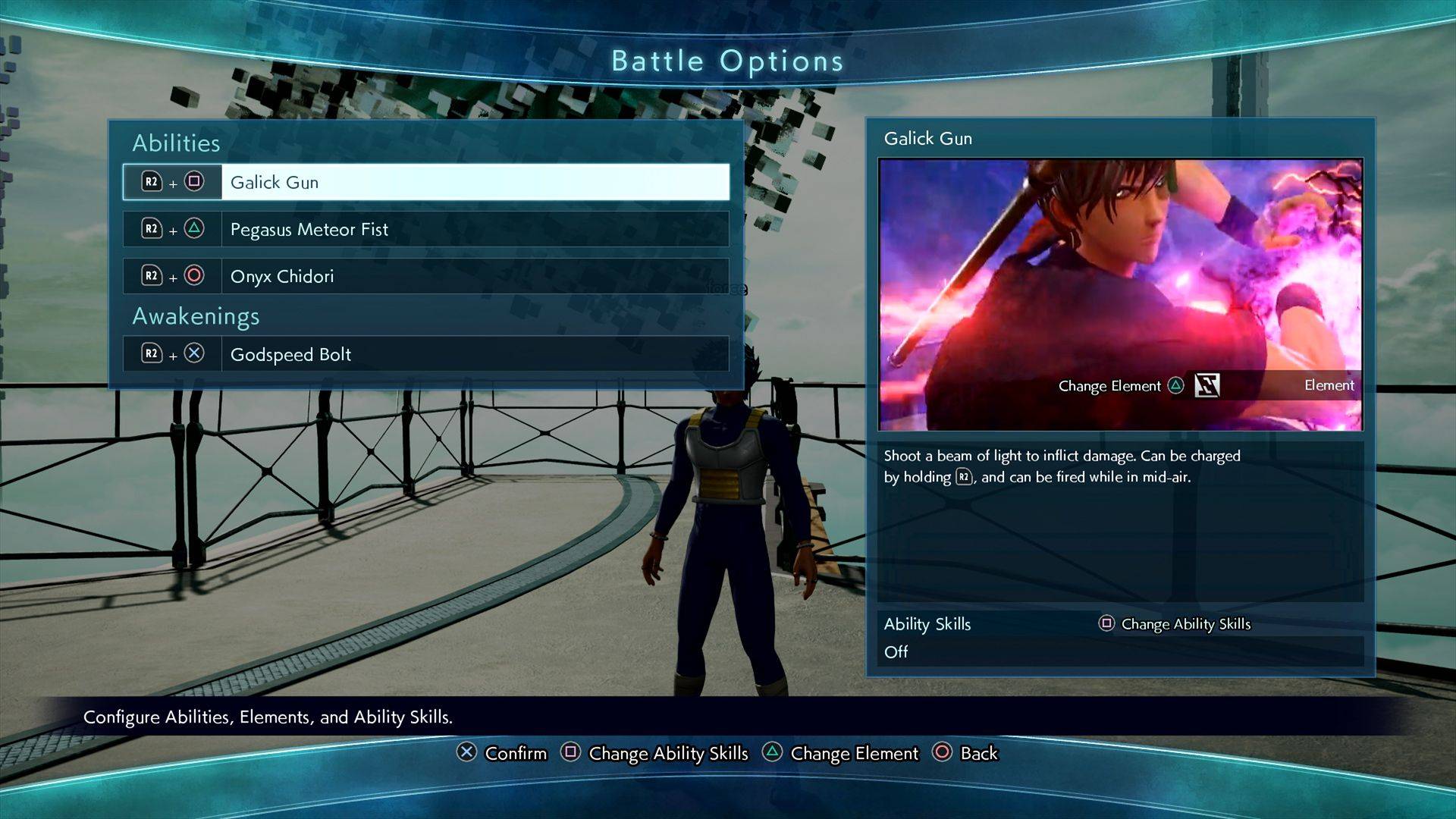
Task: Select the Galick Gun ability row
Action: coord(425,182)
